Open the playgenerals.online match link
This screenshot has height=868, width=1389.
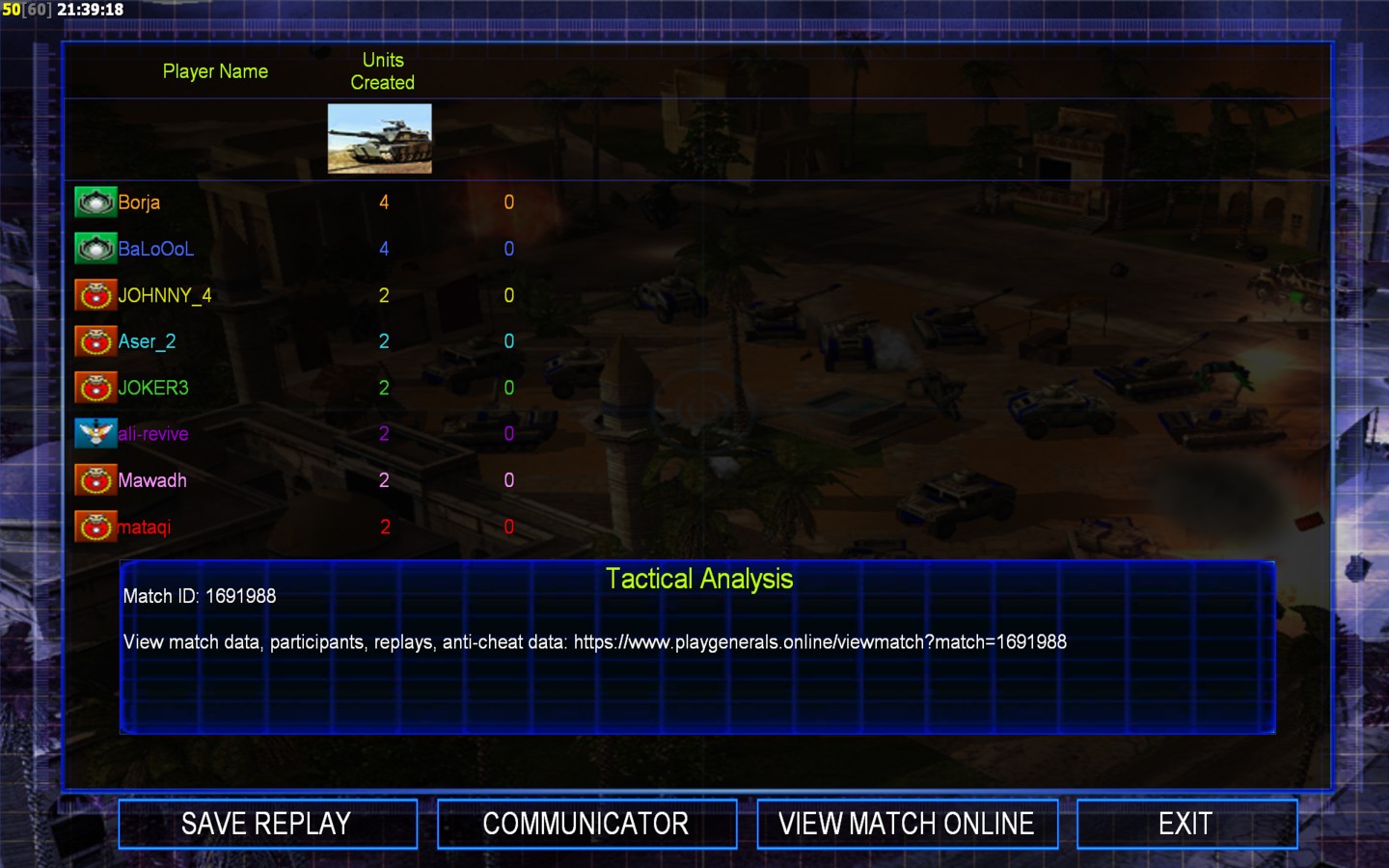820,642
